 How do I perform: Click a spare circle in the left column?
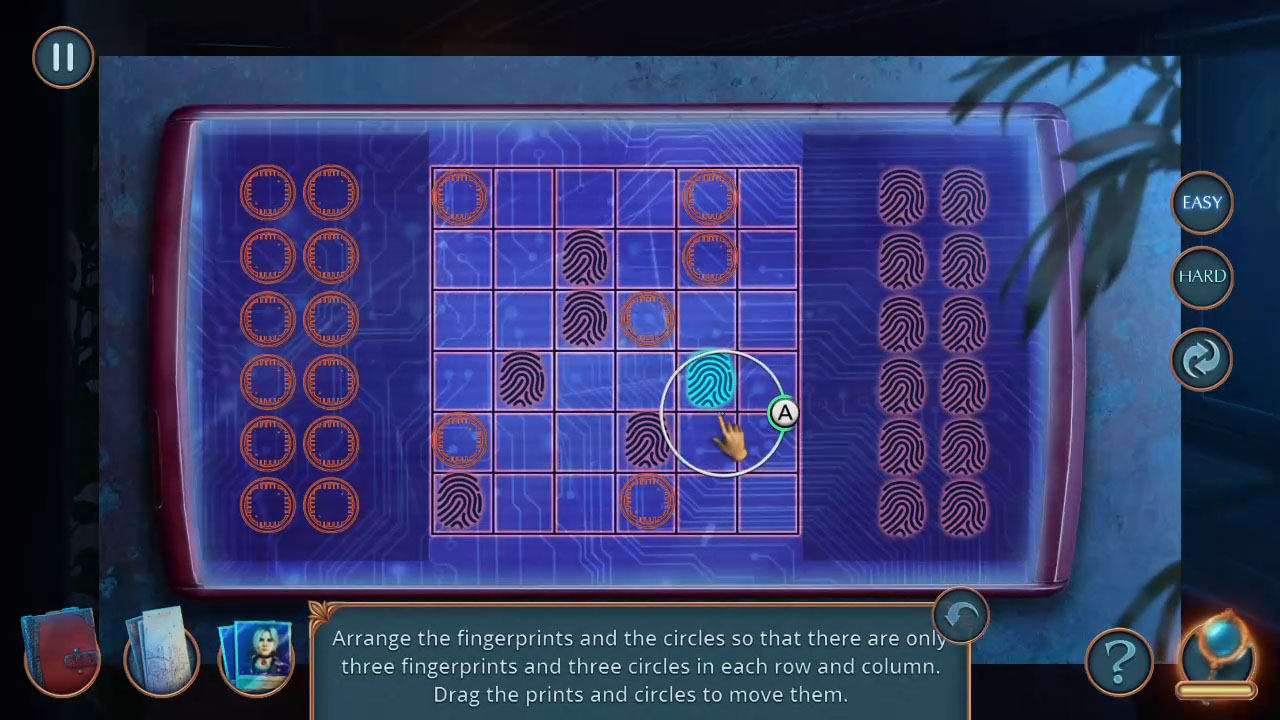[267, 192]
